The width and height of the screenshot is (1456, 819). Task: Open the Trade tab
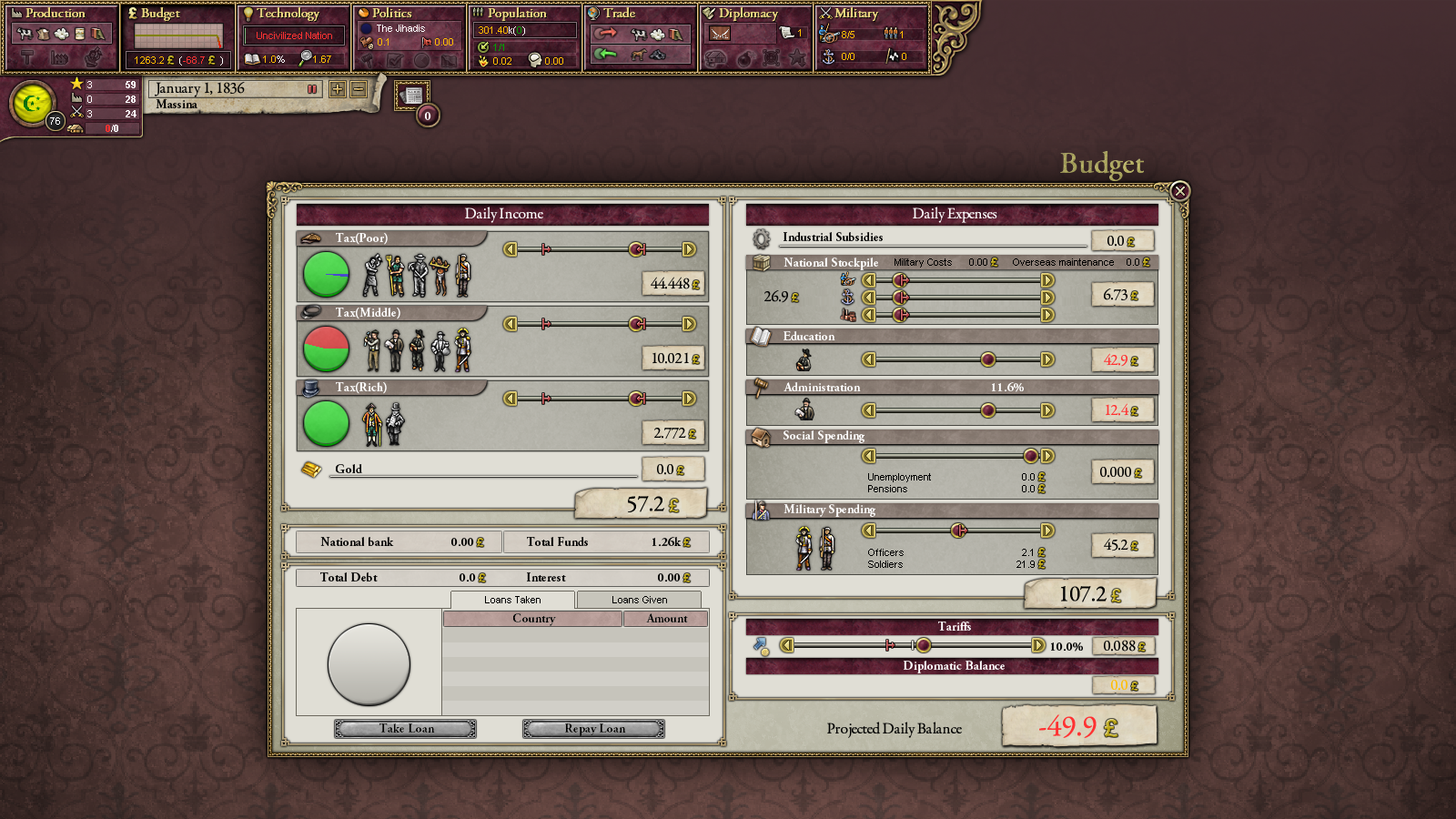point(619,14)
